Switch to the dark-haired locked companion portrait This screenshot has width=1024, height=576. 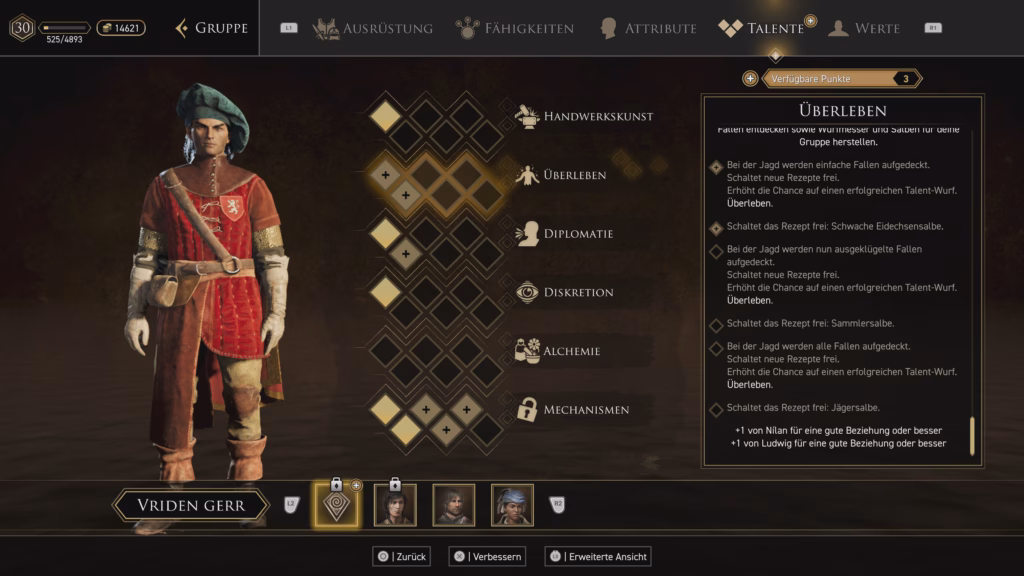point(395,505)
